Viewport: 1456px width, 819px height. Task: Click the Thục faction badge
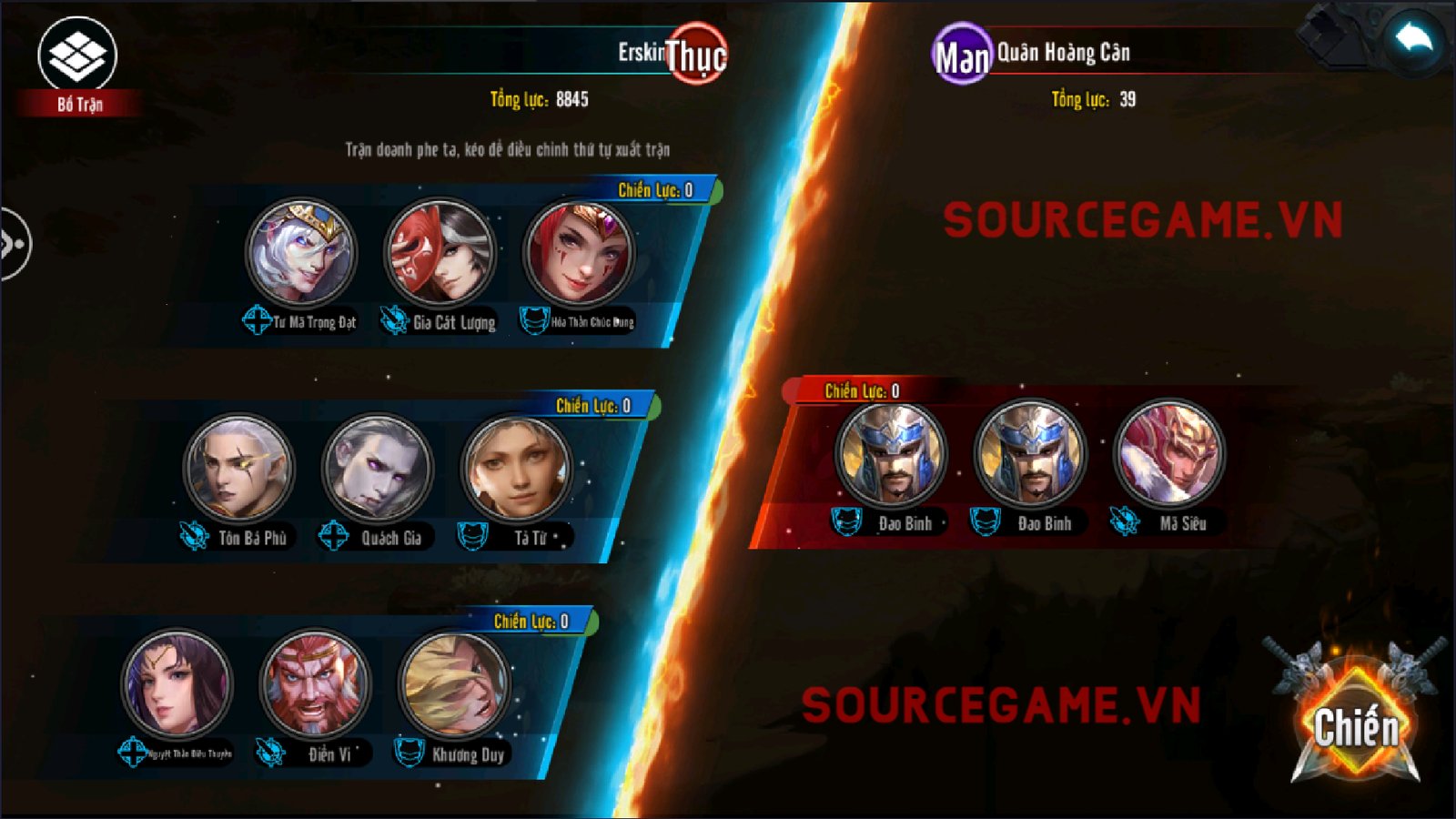(x=696, y=55)
